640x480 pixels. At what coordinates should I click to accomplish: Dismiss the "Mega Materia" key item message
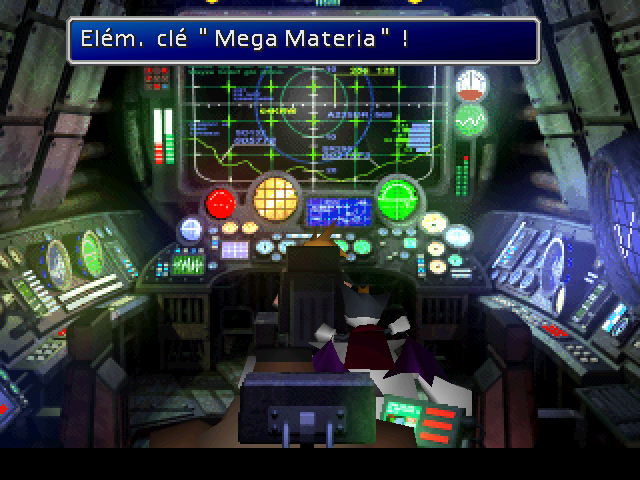click(x=304, y=40)
